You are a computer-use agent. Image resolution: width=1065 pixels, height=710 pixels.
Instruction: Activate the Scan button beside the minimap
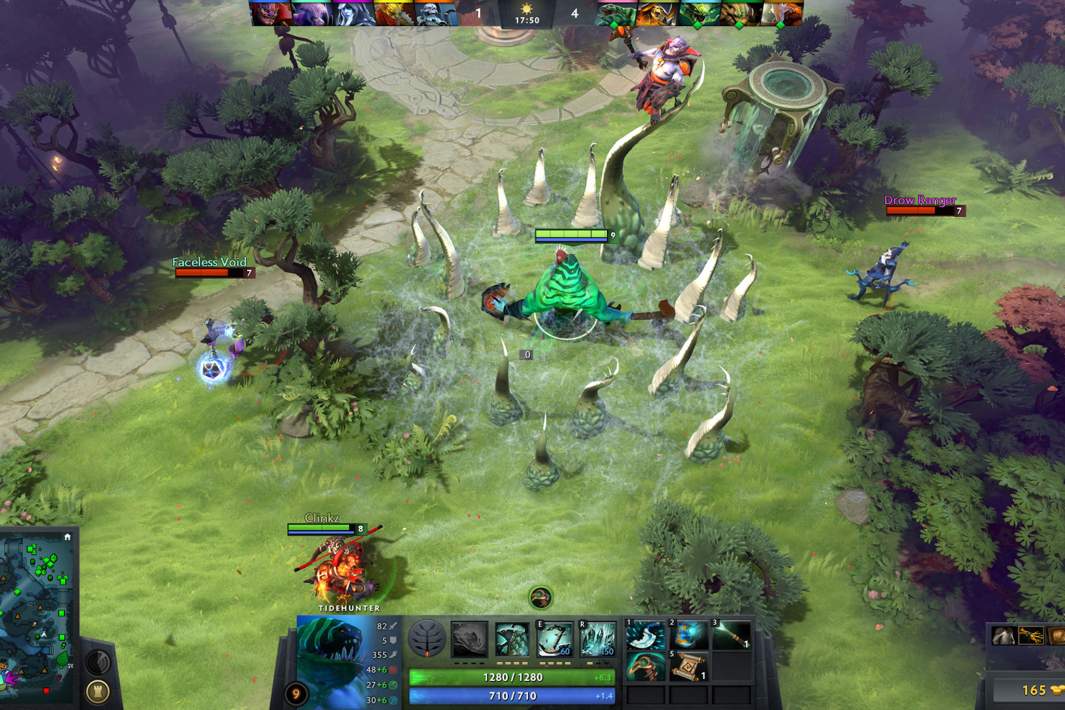click(96, 661)
